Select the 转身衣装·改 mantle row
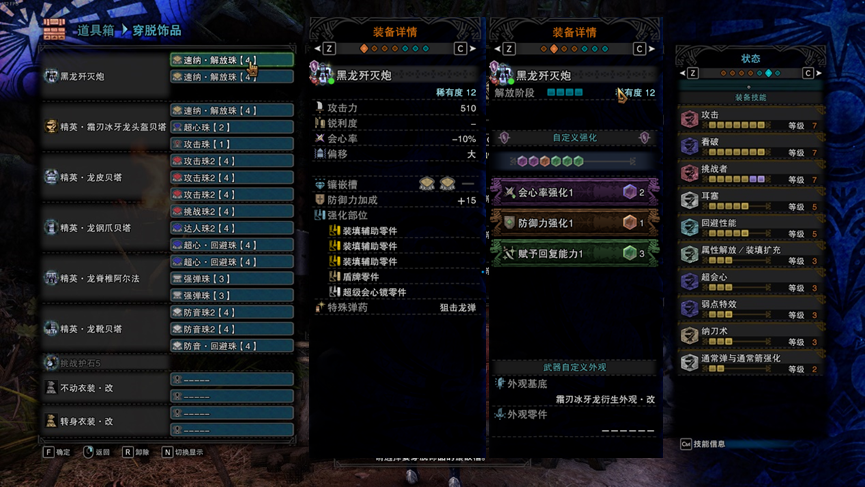The image size is (865, 487). [105, 421]
